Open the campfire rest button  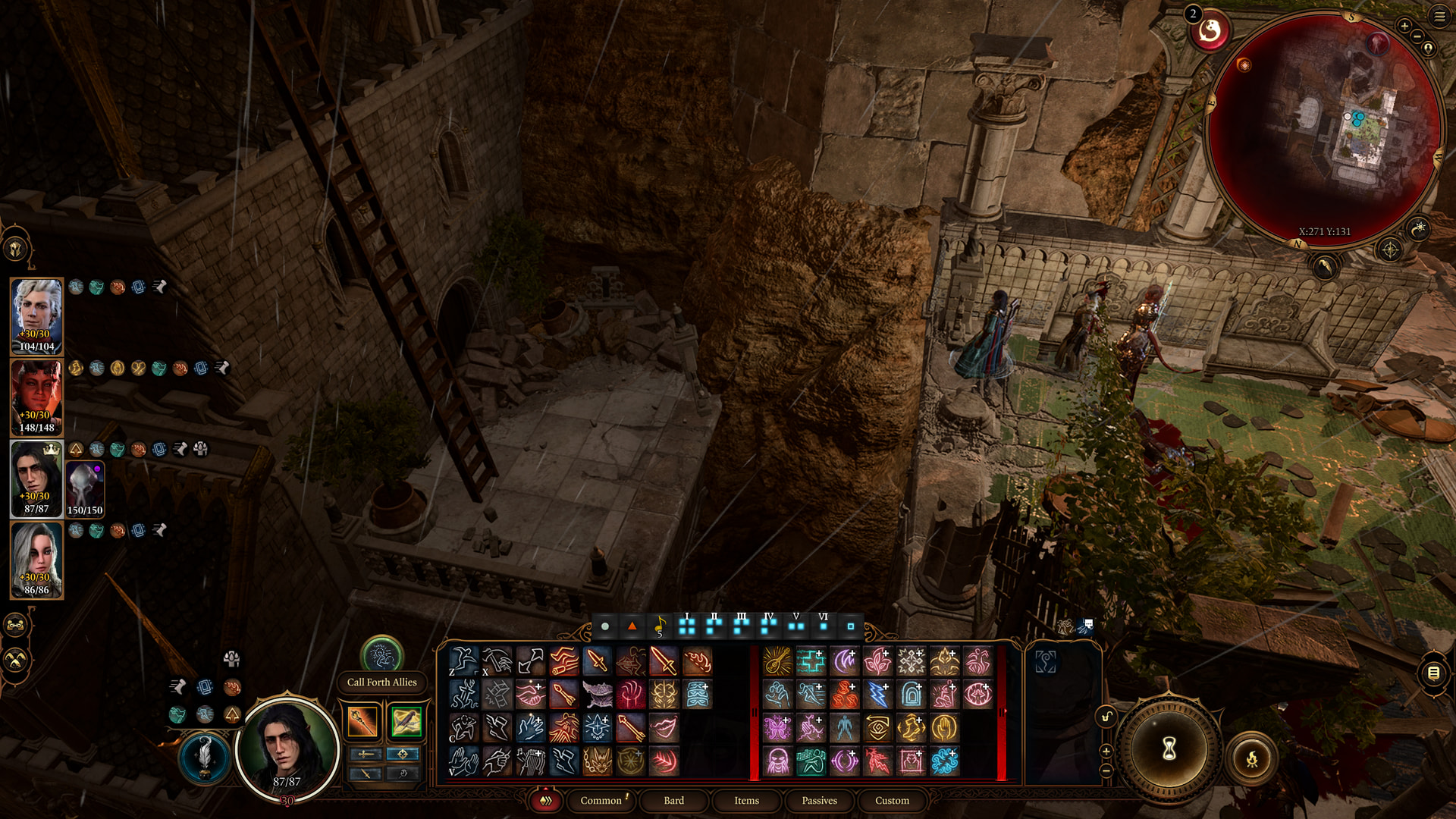coord(1251,758)
